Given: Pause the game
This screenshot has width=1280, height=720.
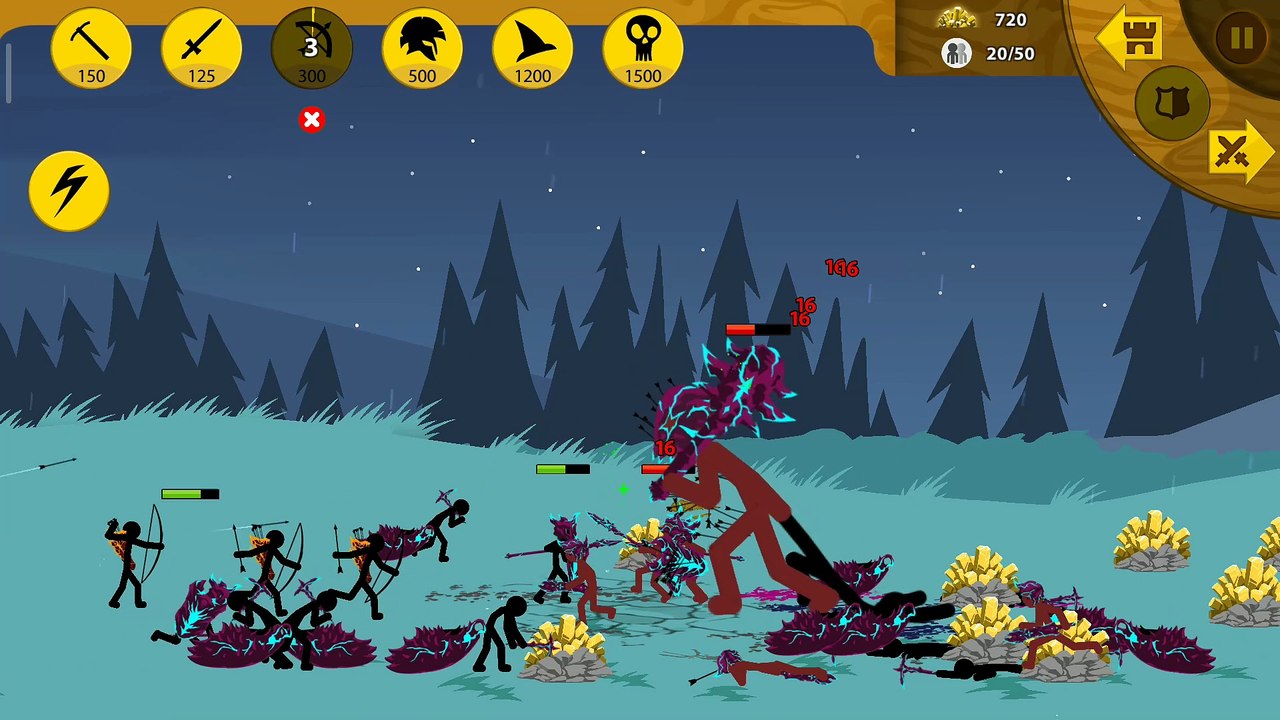Looking at the screenshot, I should click(1241, 38).
